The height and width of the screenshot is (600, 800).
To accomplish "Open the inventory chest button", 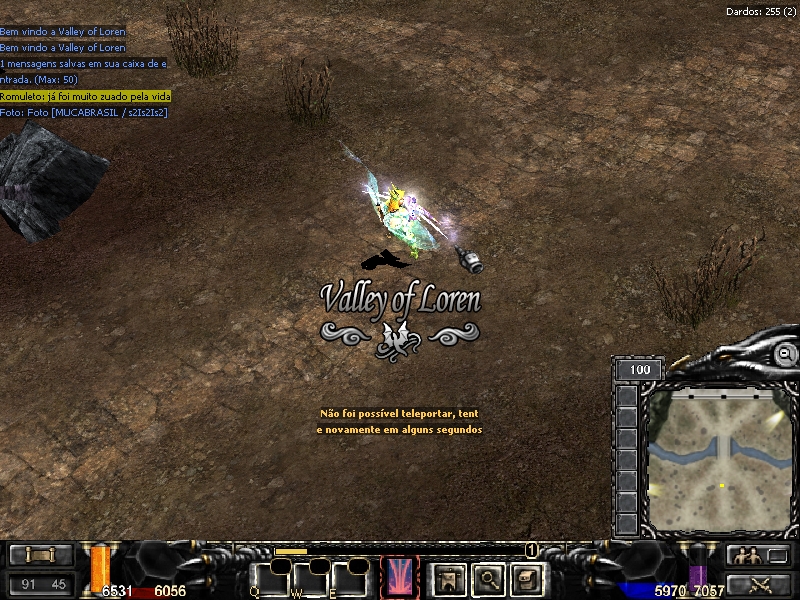I will pos(527,577).
